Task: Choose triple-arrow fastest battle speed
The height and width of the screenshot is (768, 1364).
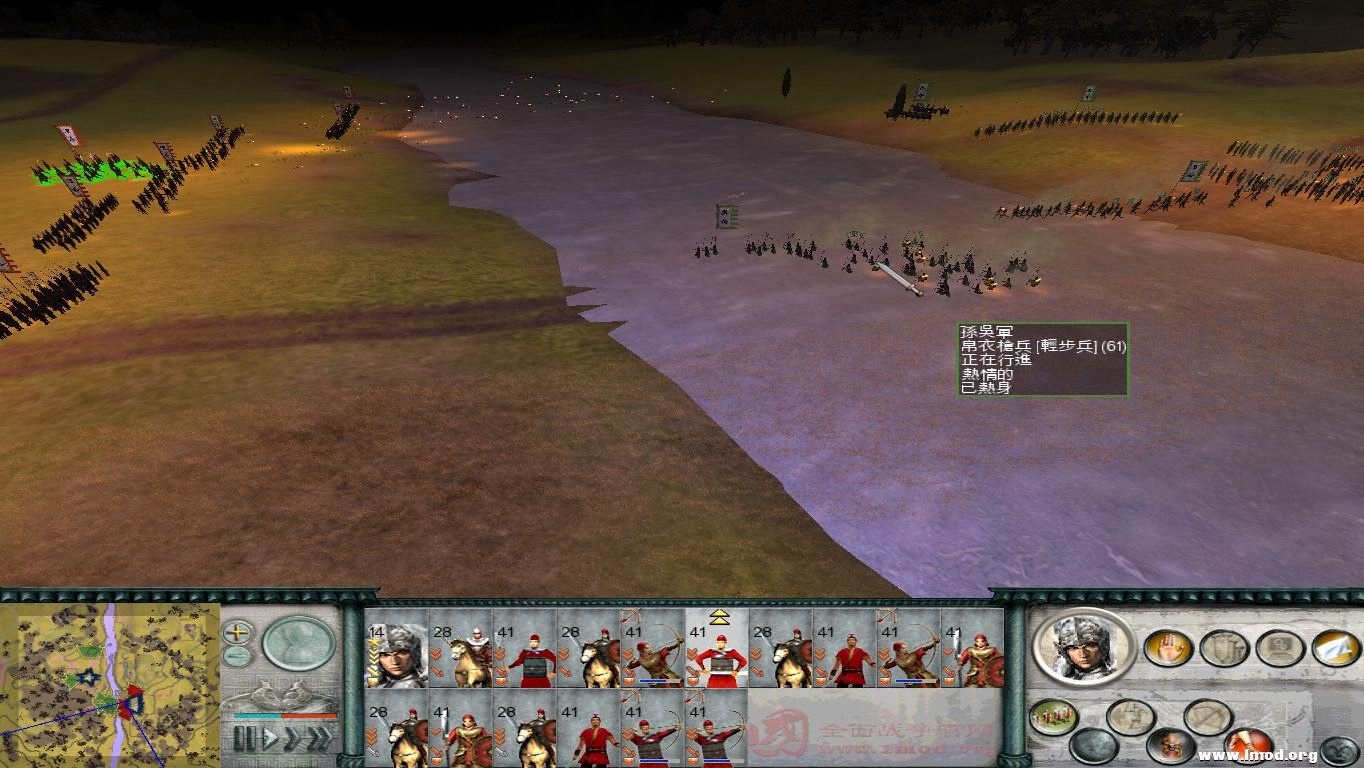Action: point(319,740)
